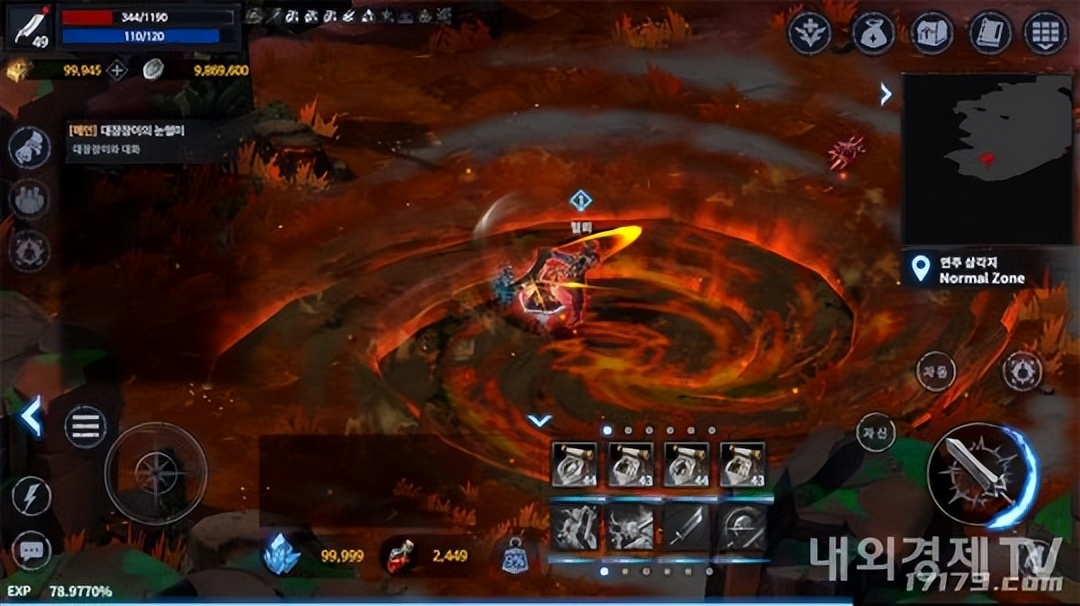Open the three-line hamburger menu
Screen dimensions: 1080x606
pyautogui.click(x=86, y=427)
